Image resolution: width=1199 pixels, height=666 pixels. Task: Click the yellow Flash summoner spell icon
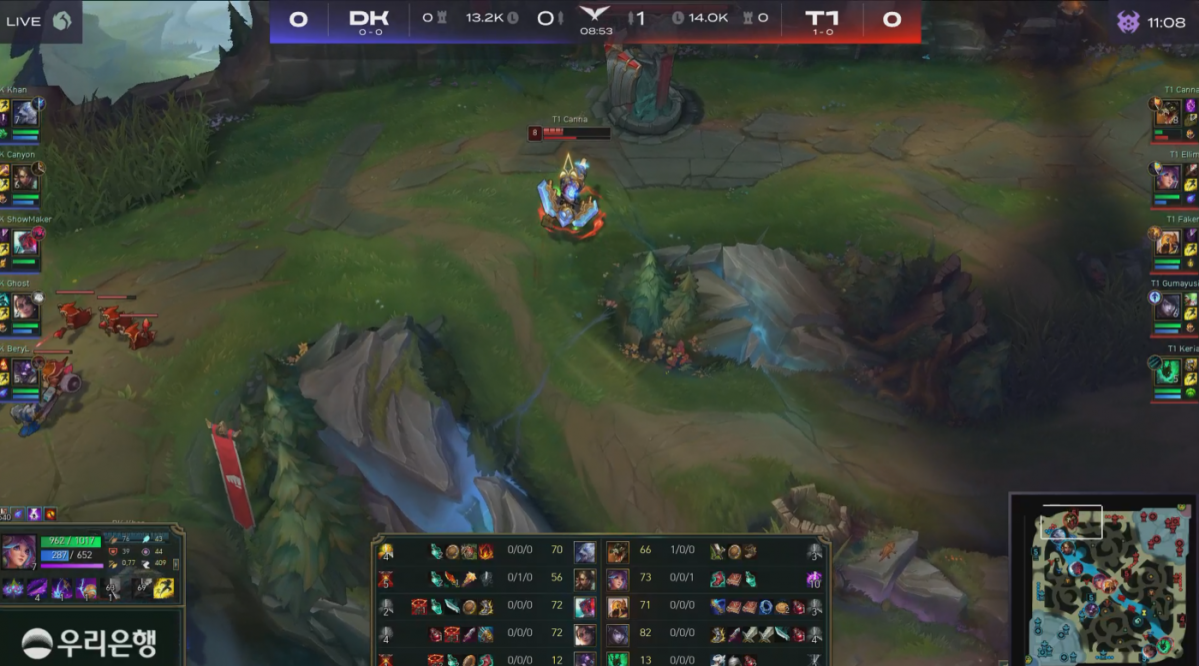[x=164, y=588]
